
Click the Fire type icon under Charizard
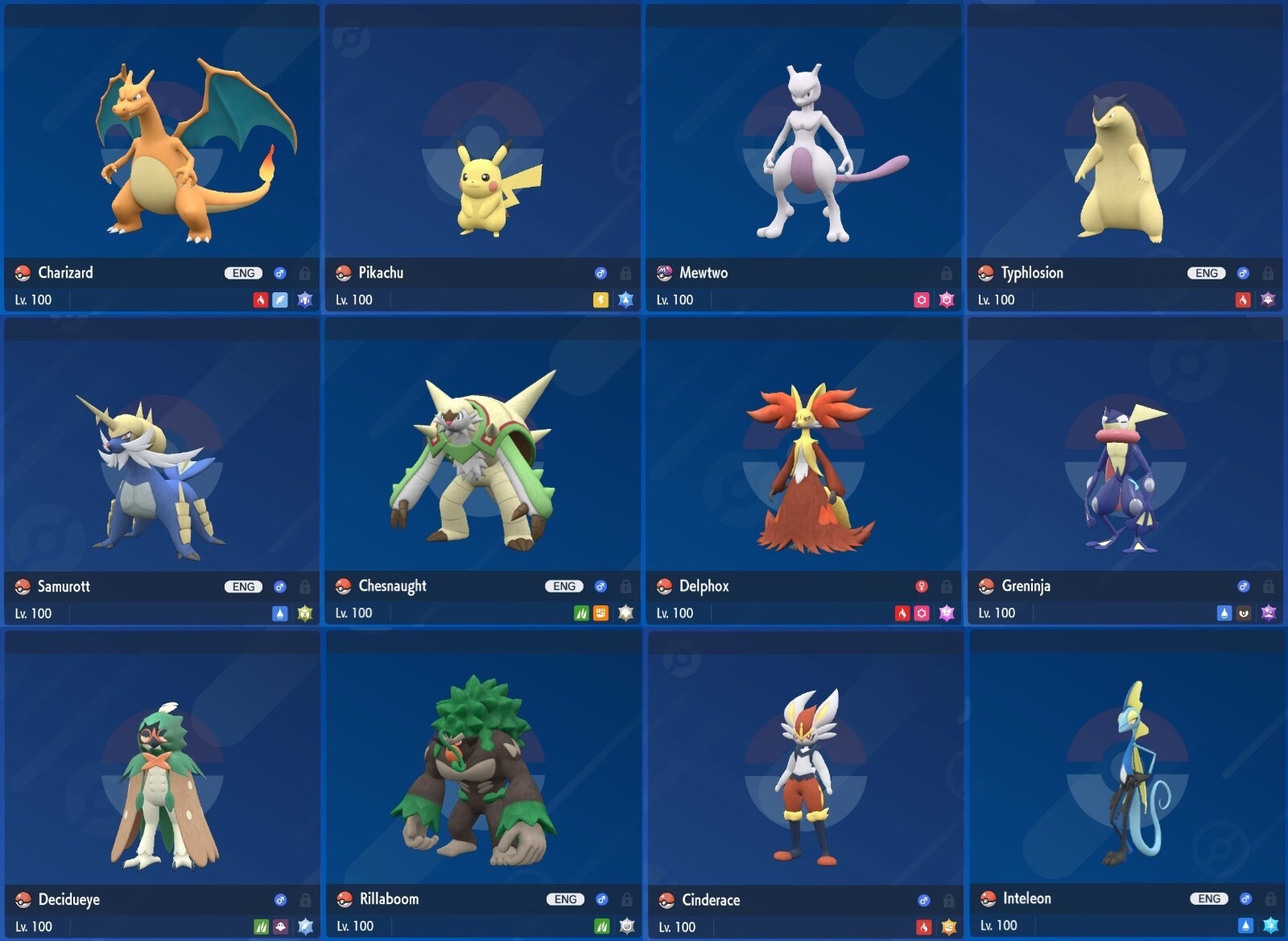[x=261, y=299]
